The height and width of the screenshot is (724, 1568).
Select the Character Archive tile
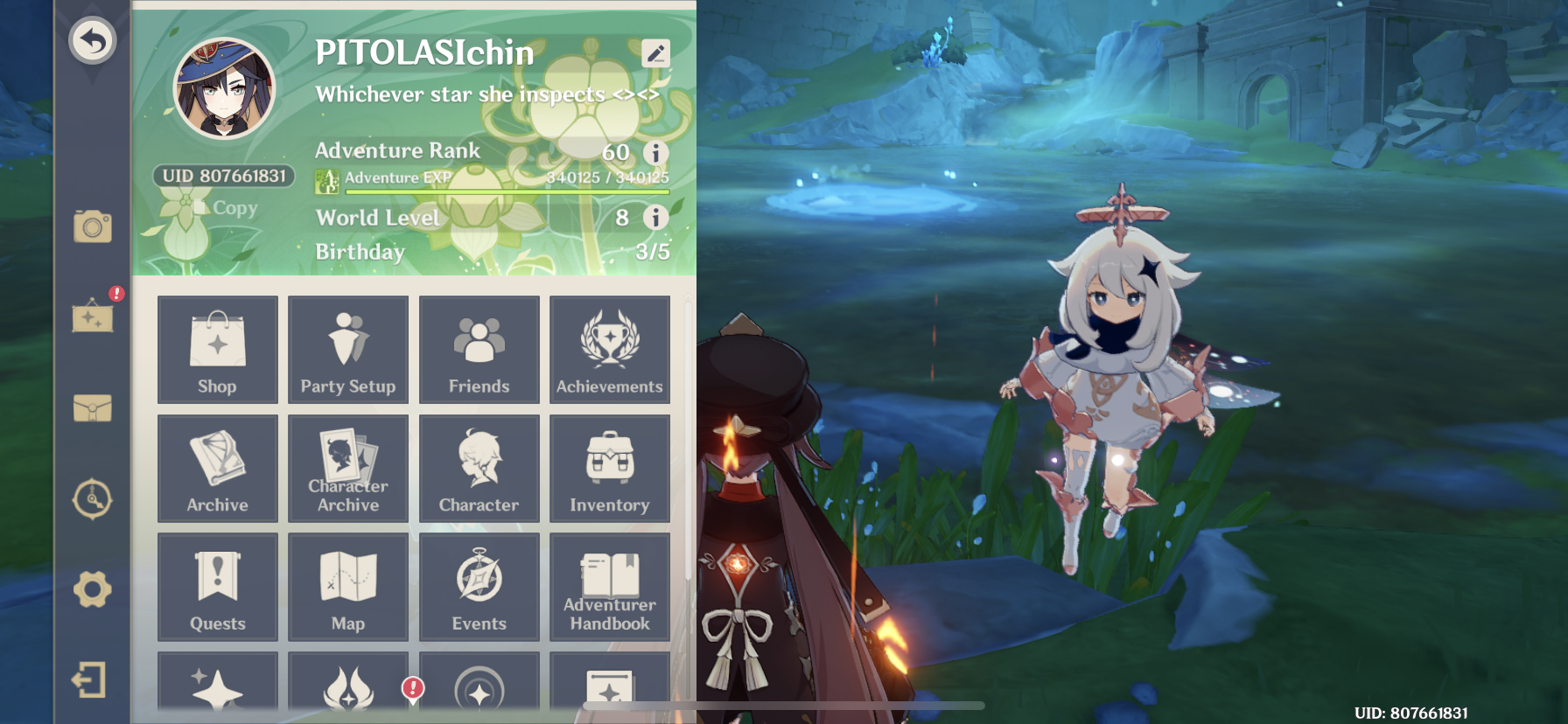[347, 469]
